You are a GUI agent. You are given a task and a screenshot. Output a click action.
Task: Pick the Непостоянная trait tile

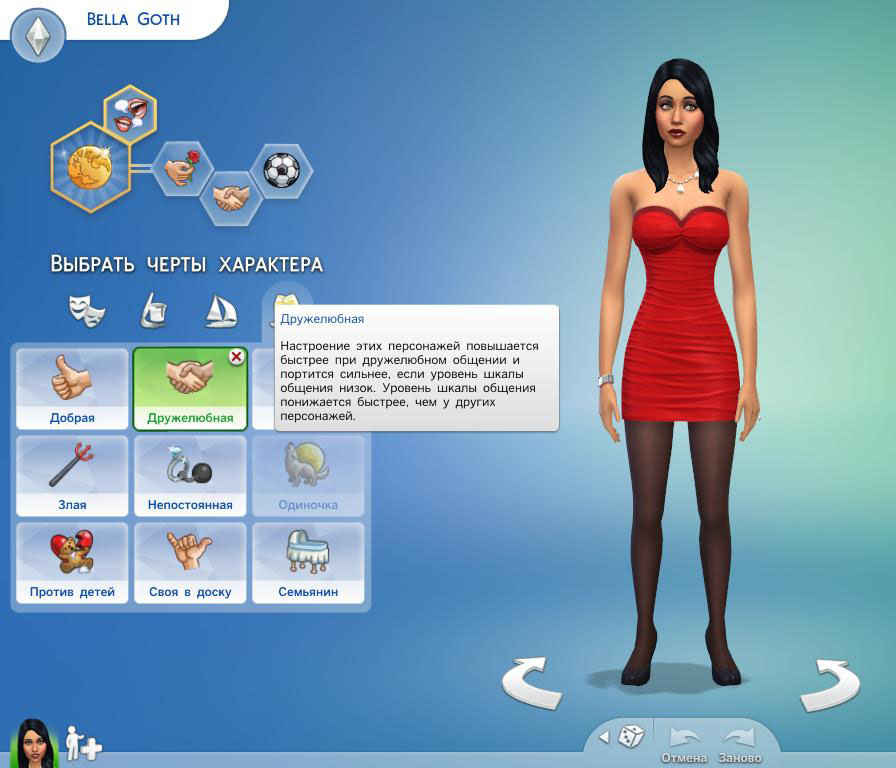(190, 475)
